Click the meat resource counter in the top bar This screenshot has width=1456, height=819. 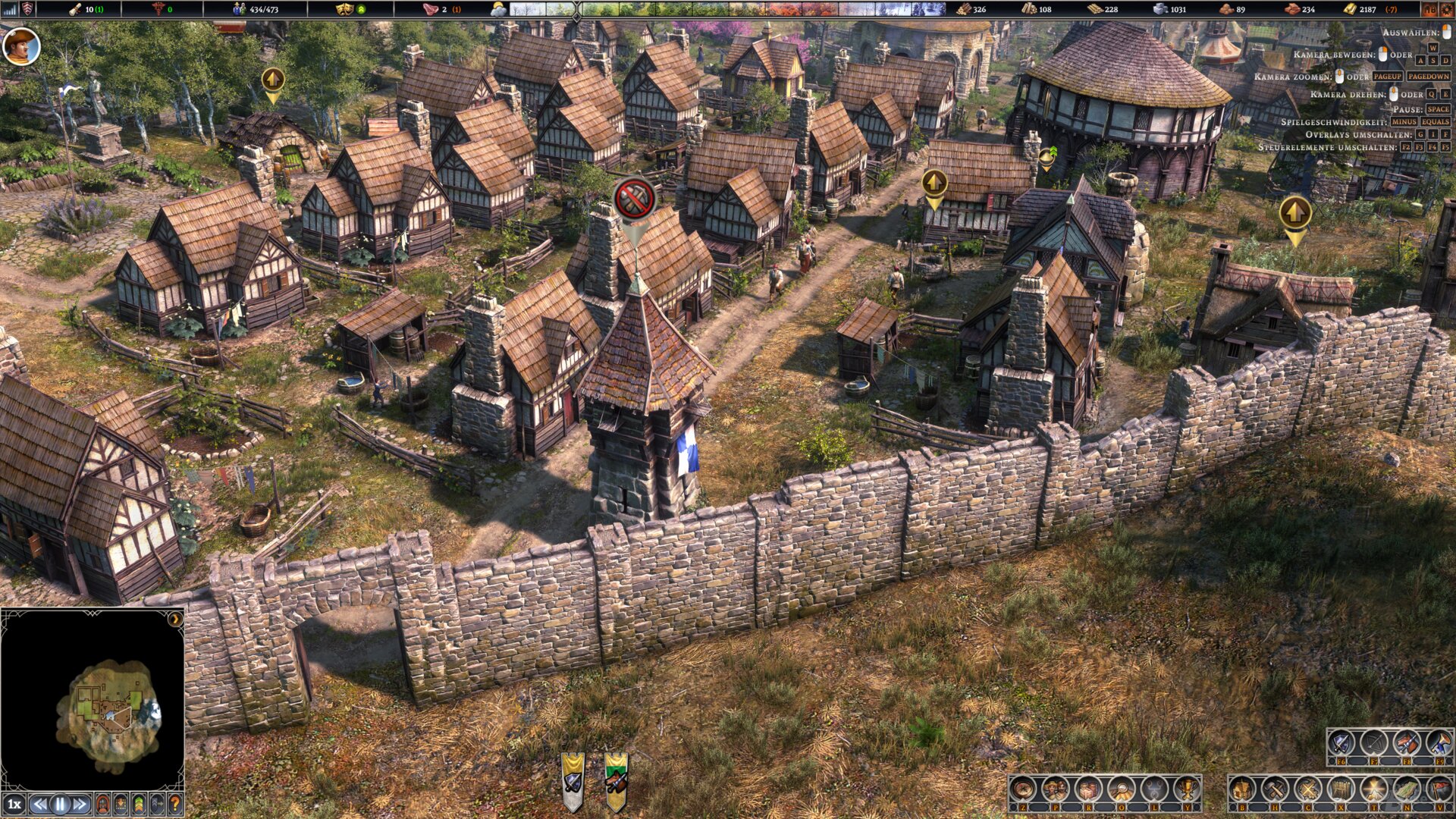click(431, 11)
